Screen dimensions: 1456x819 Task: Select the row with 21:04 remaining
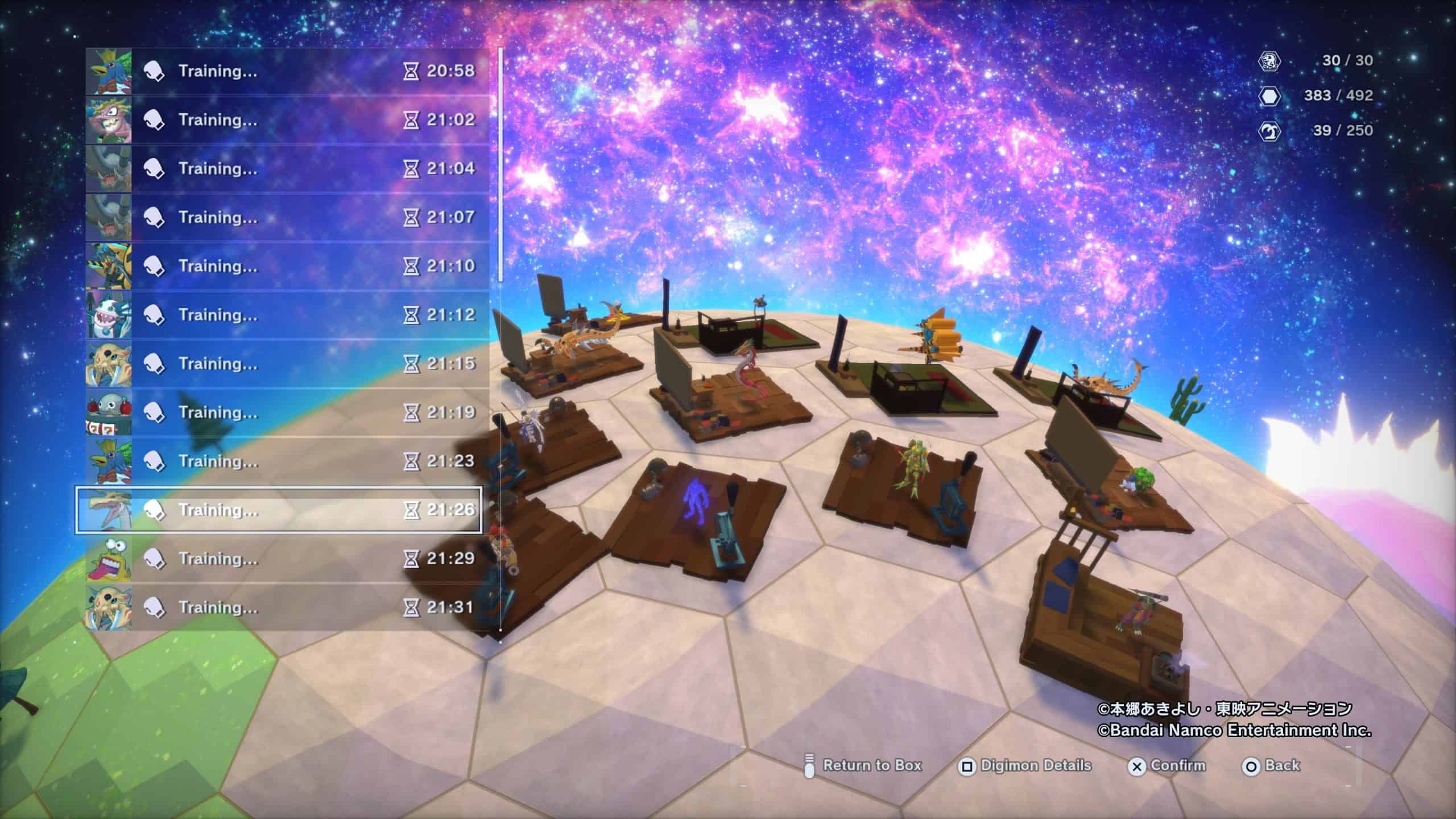point(287,169)
